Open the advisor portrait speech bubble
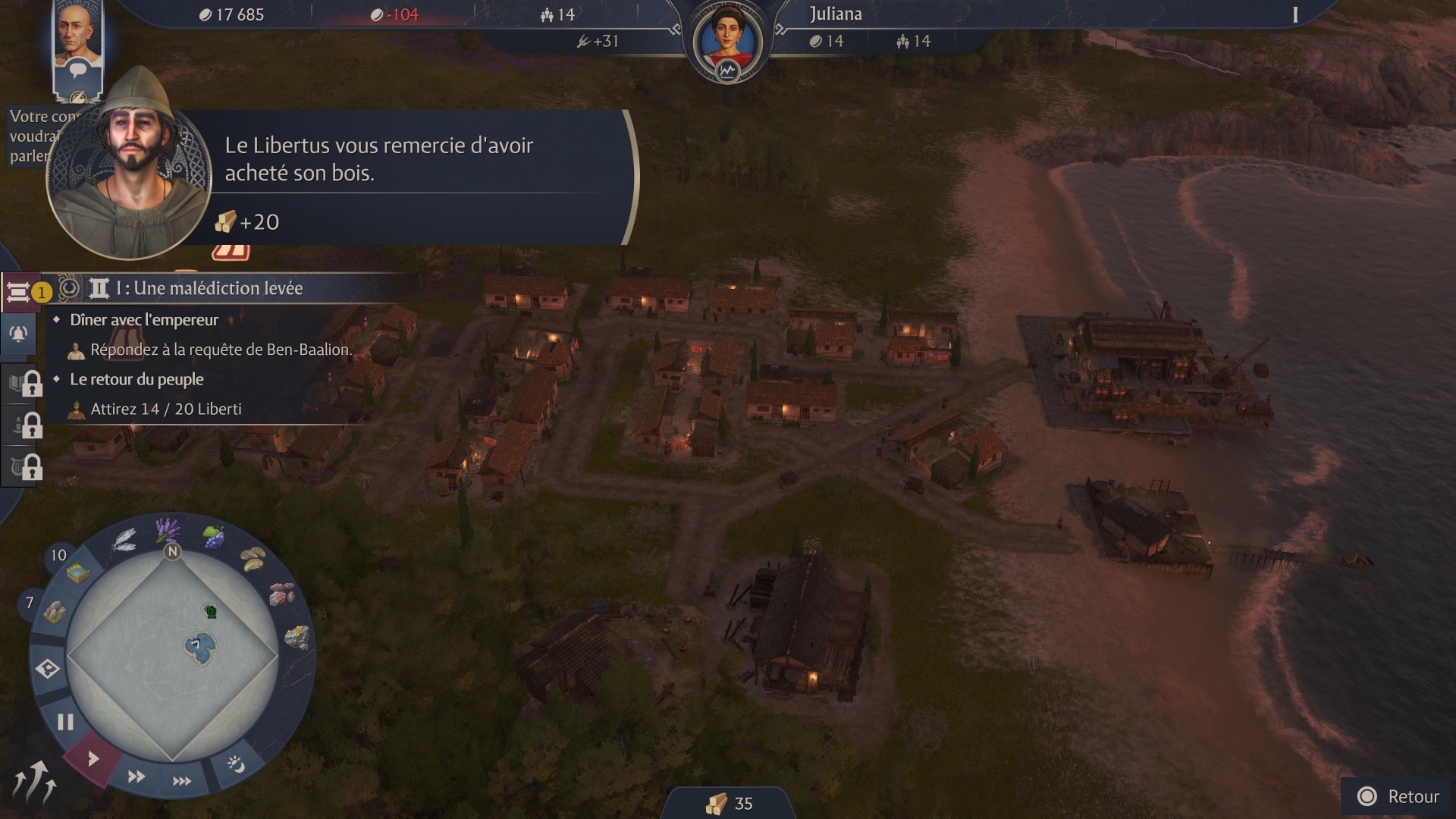Screen dimensions: 1456x819 (77, 72)
